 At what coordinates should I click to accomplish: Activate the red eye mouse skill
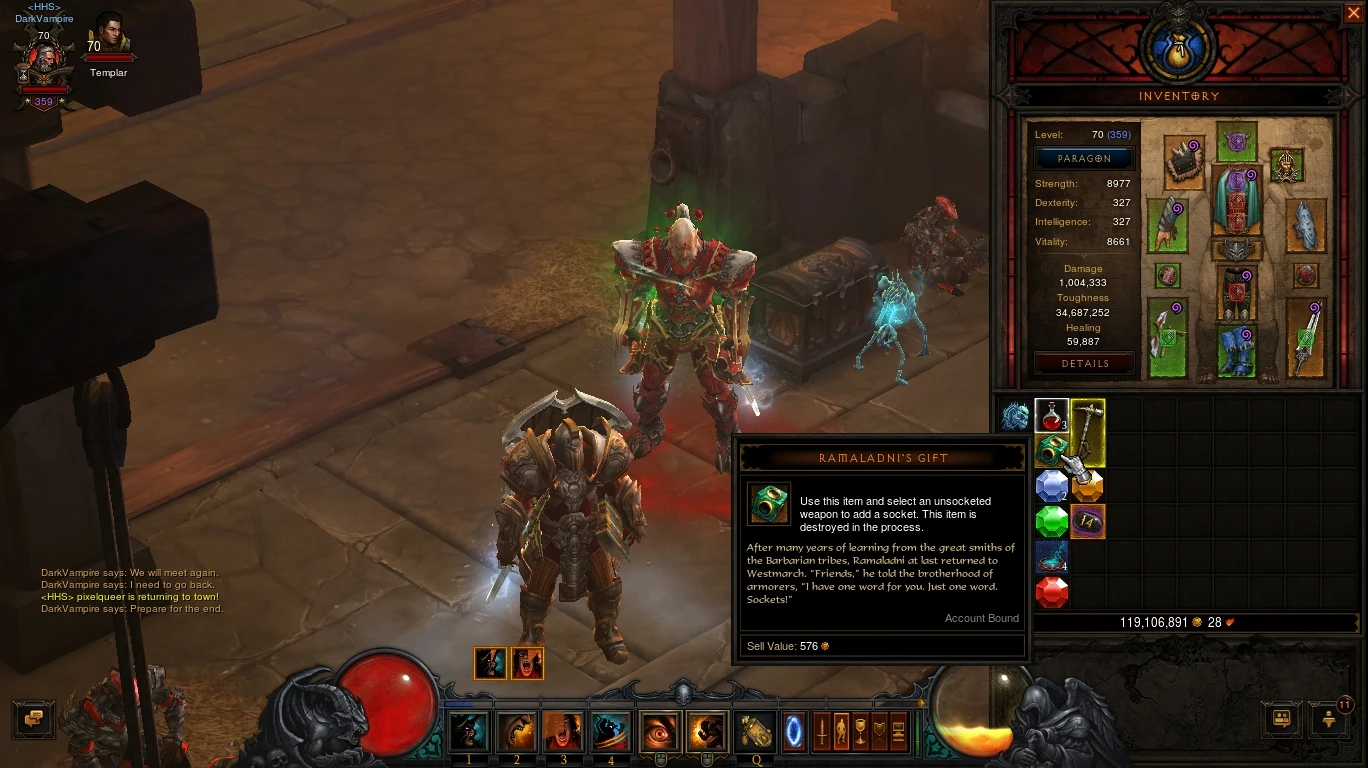pyautogui.click(x=660, y=732)
